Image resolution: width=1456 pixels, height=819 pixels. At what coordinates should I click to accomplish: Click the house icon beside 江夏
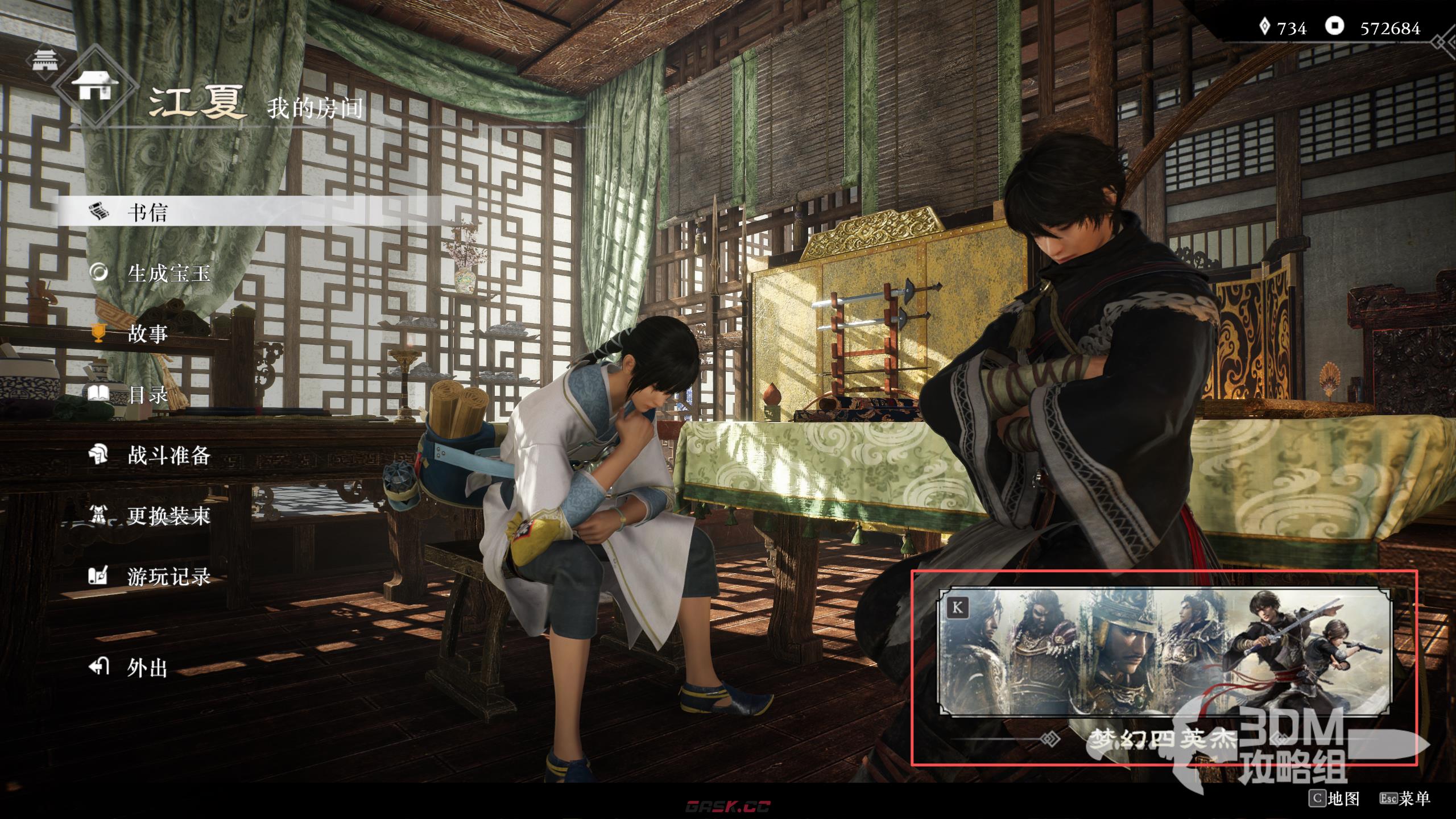click(95, 86)
